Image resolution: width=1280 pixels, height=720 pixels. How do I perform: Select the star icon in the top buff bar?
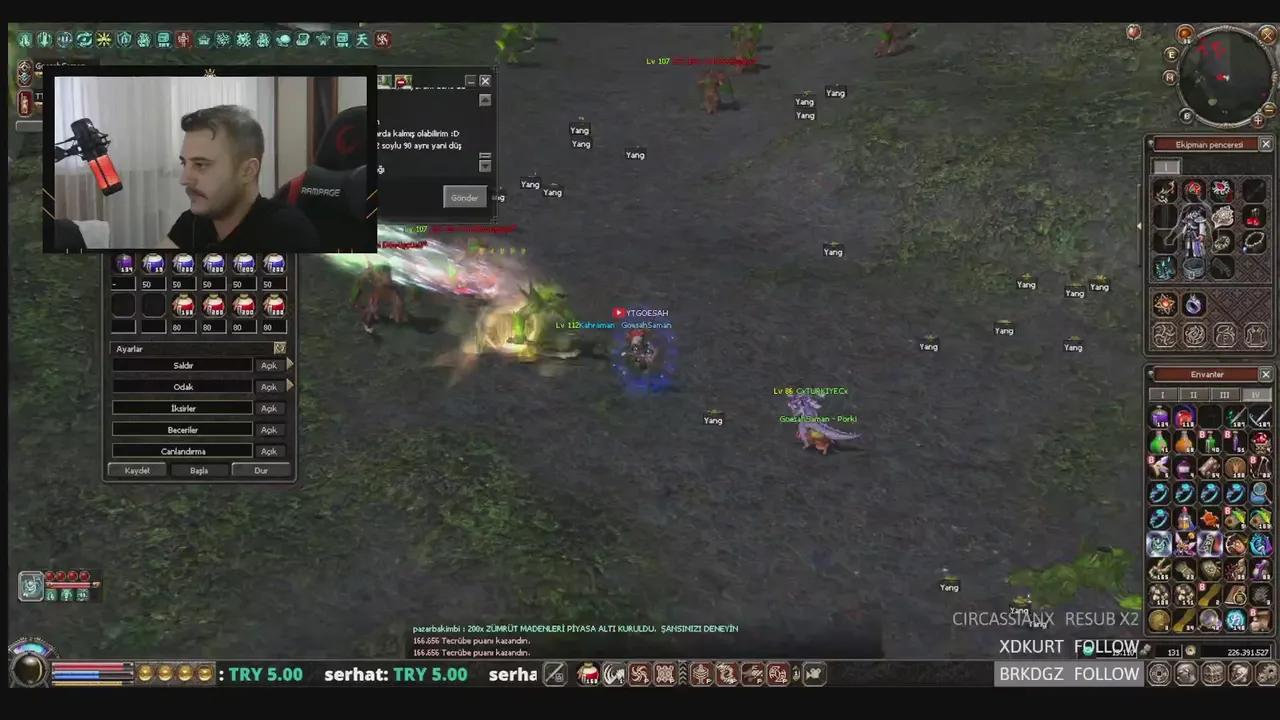324,39
